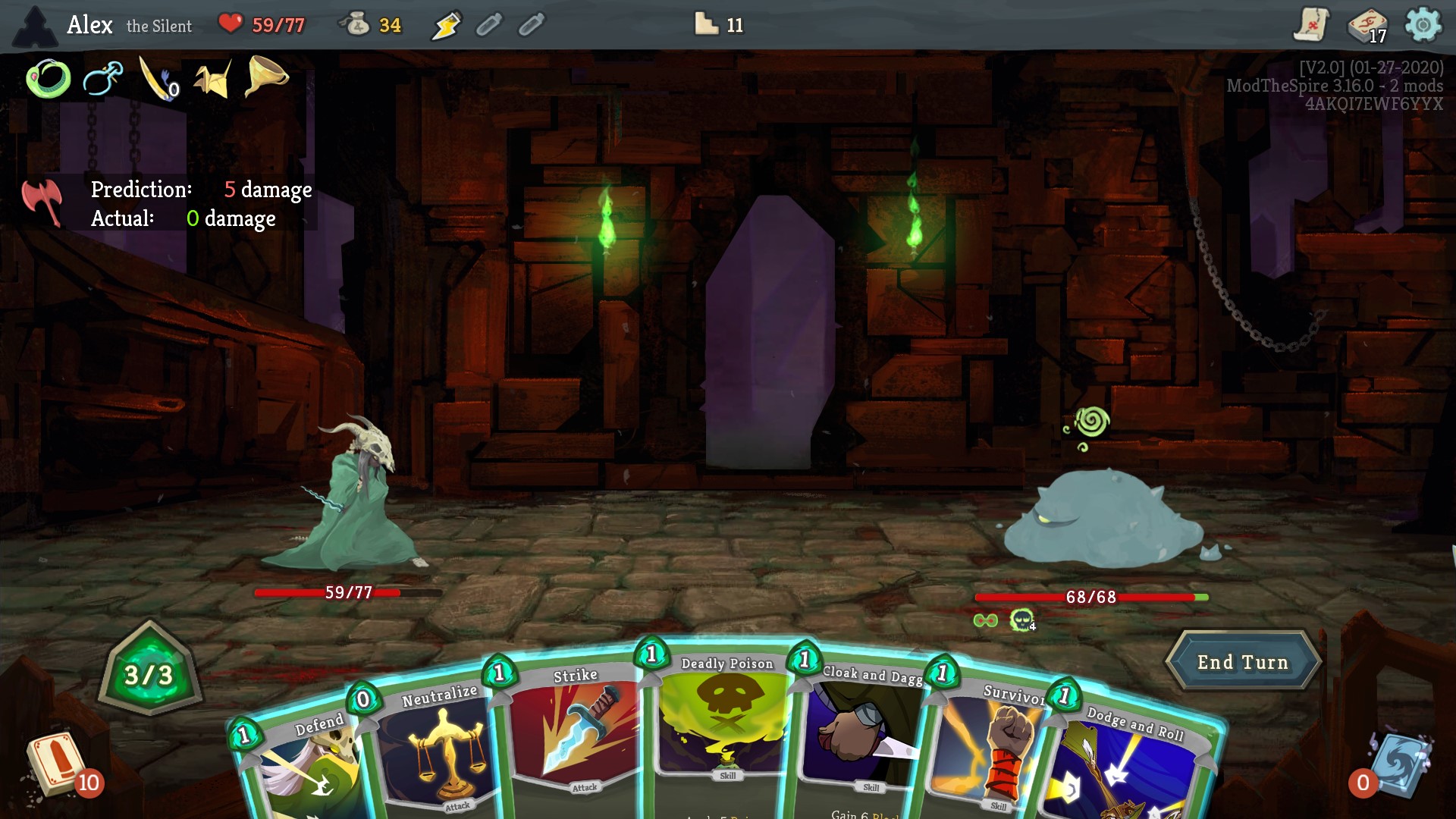Inspect the blue ring flask relic

click(103, 78)
